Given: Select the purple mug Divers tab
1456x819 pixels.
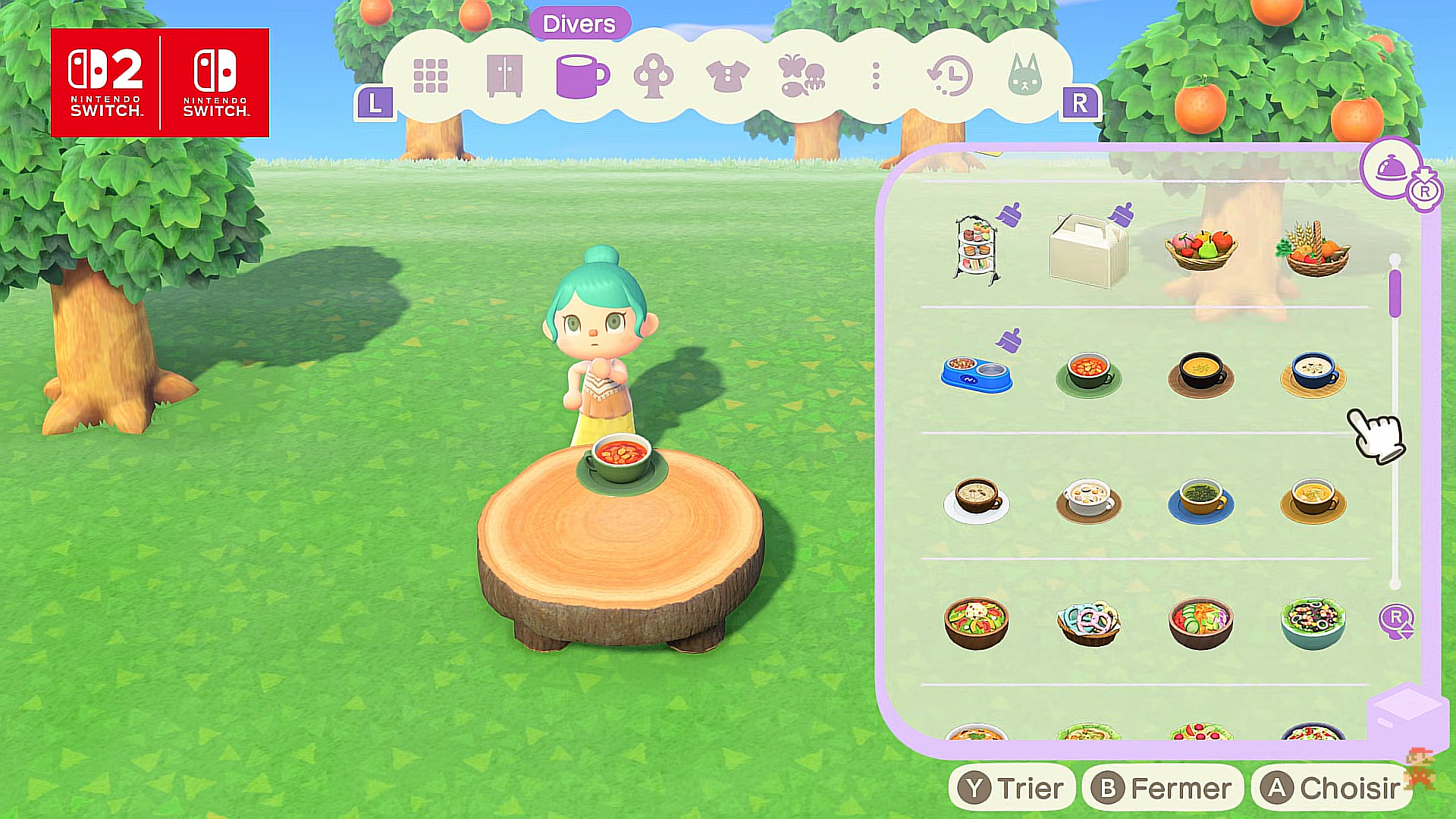Looking at the screenshot, I should click(581, 76).
